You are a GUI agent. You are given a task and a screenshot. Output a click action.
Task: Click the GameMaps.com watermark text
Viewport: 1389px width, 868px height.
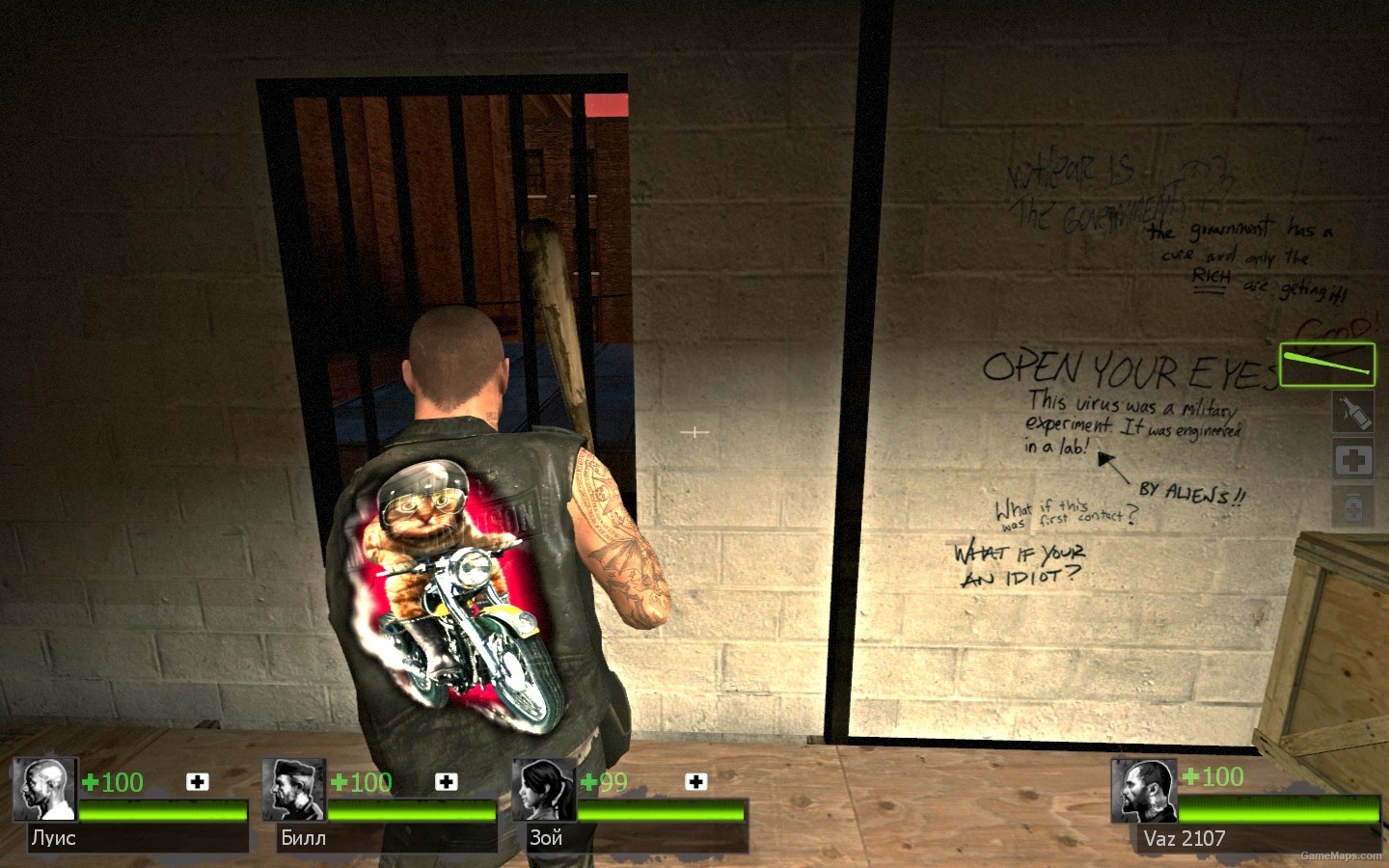1342,856
